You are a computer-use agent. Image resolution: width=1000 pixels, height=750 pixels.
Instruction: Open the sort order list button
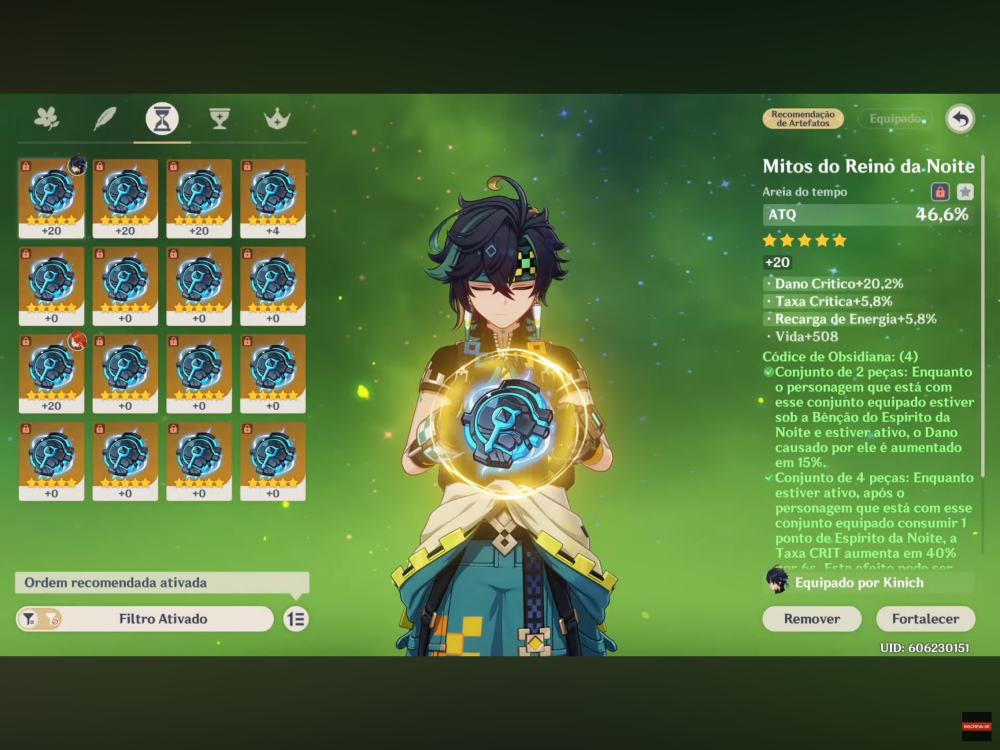295,619
